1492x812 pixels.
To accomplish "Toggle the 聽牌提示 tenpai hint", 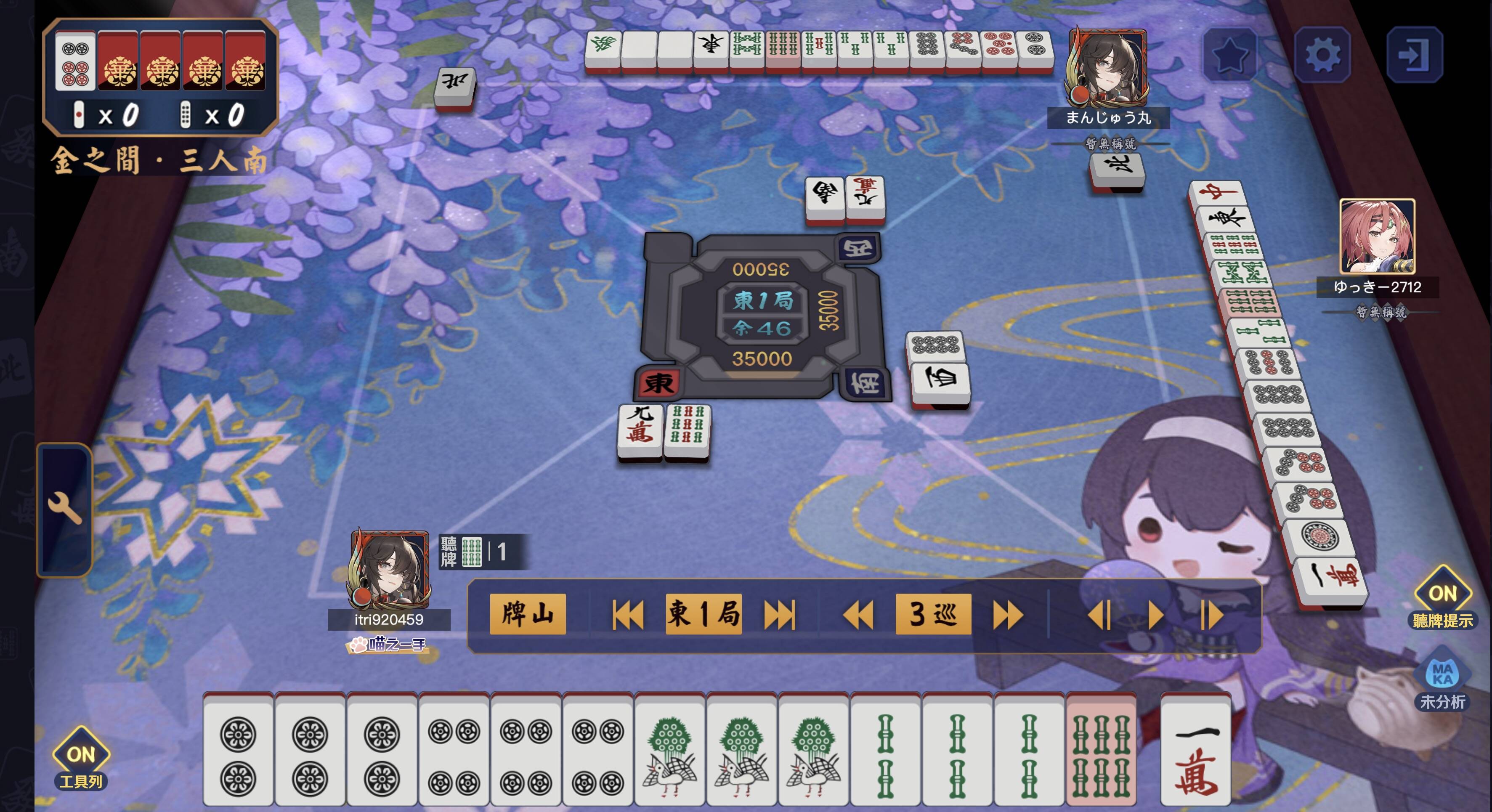I will point(1442,597).
